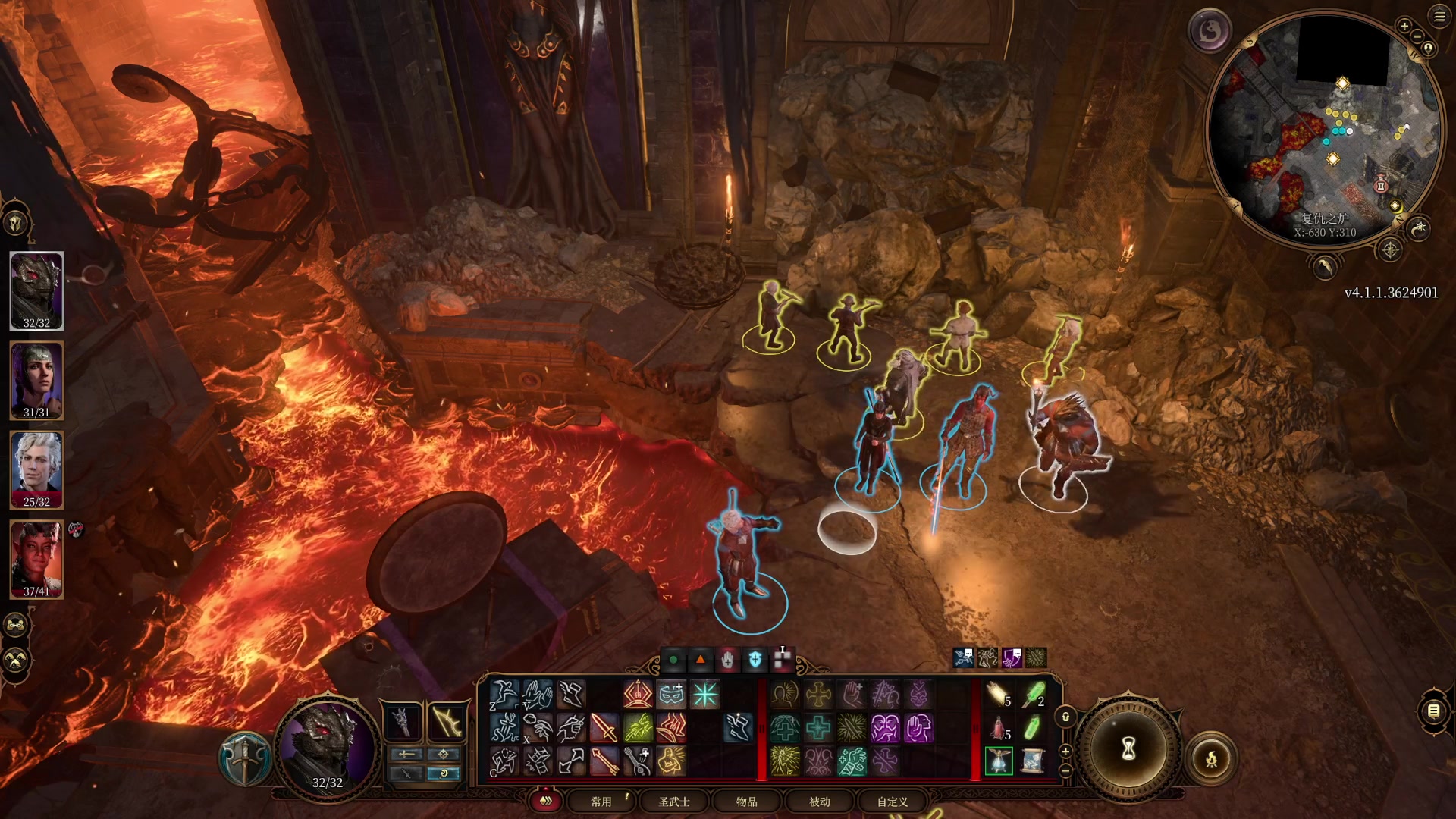Switch to the 常用 hotbar tab
This screenshot has width=1456, height=819.
(x=601, y=802)
